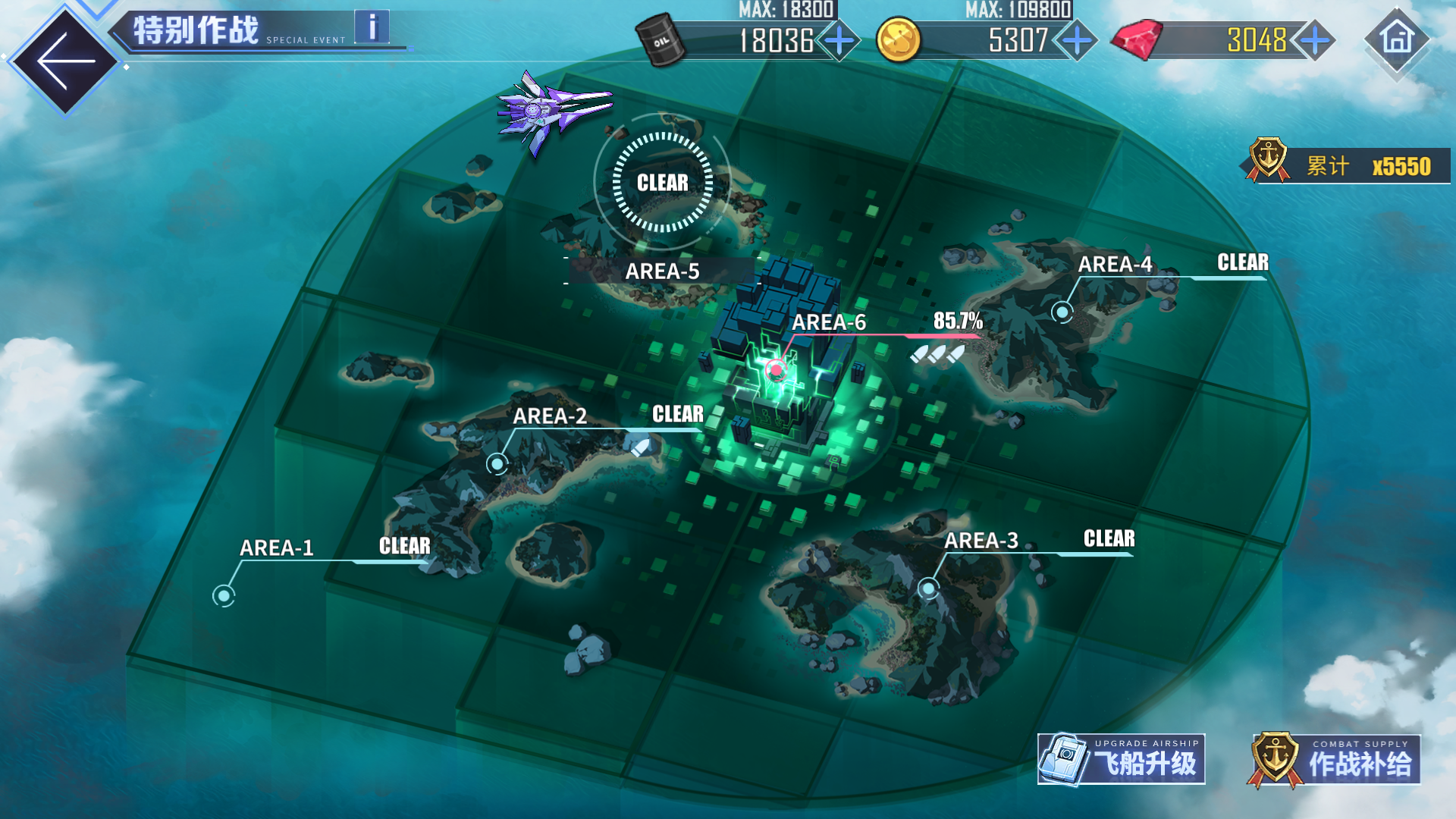Add more oil with the plus button
Viewport: 1456px width, 819px height.
click(x=839, y=40)
